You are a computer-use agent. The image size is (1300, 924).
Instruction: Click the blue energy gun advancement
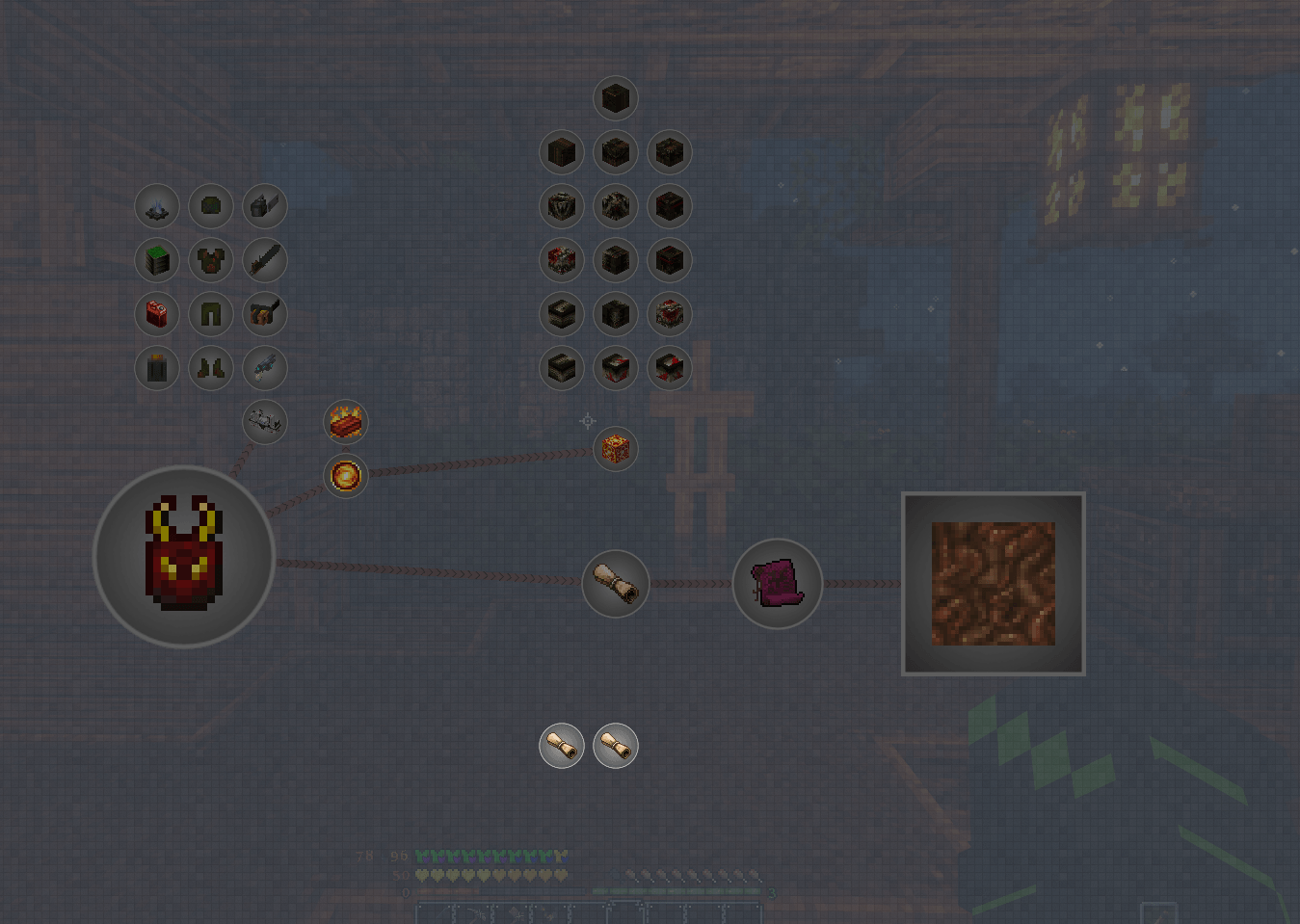tap(265, 369)
